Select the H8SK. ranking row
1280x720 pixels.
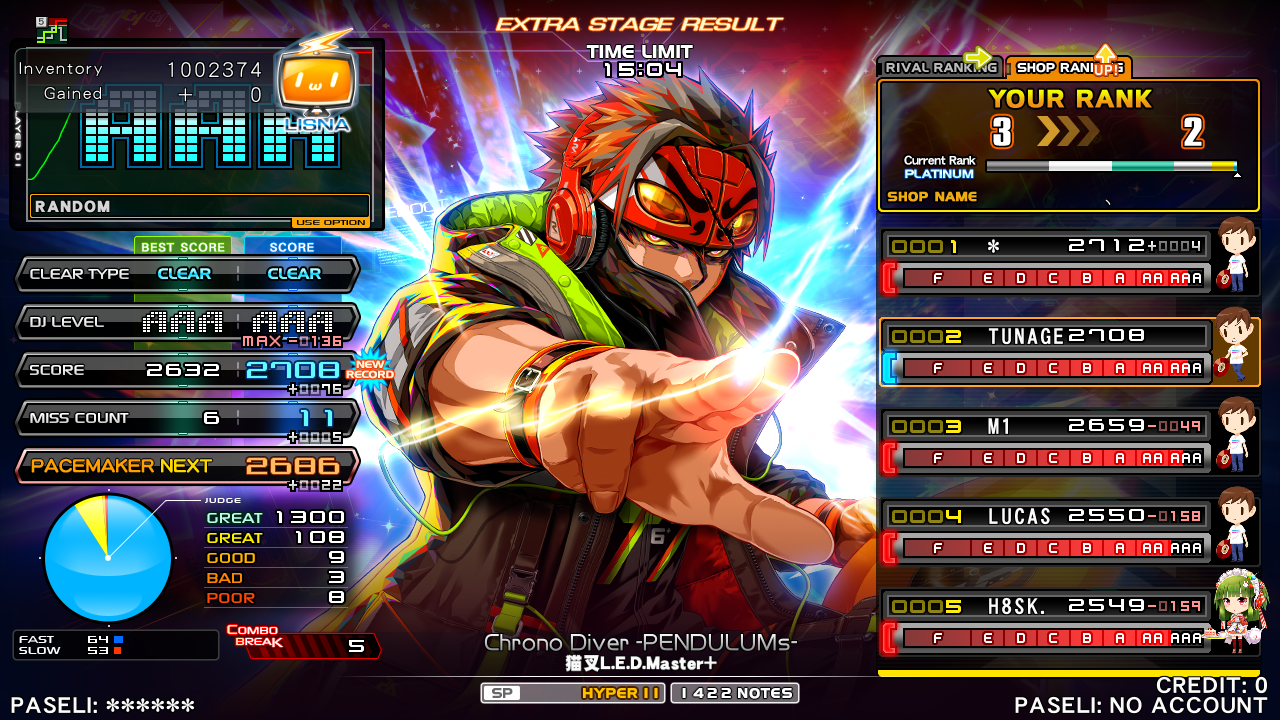[x=1046, y=621]
